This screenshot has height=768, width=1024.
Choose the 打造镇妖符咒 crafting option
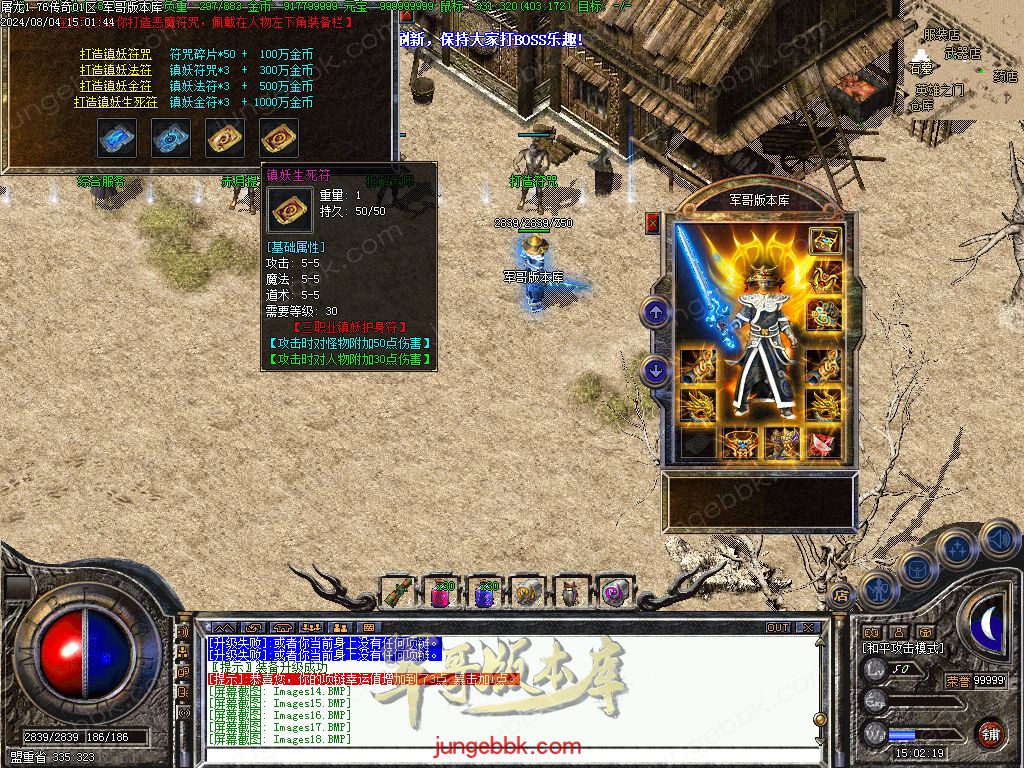tap(115, 54)
